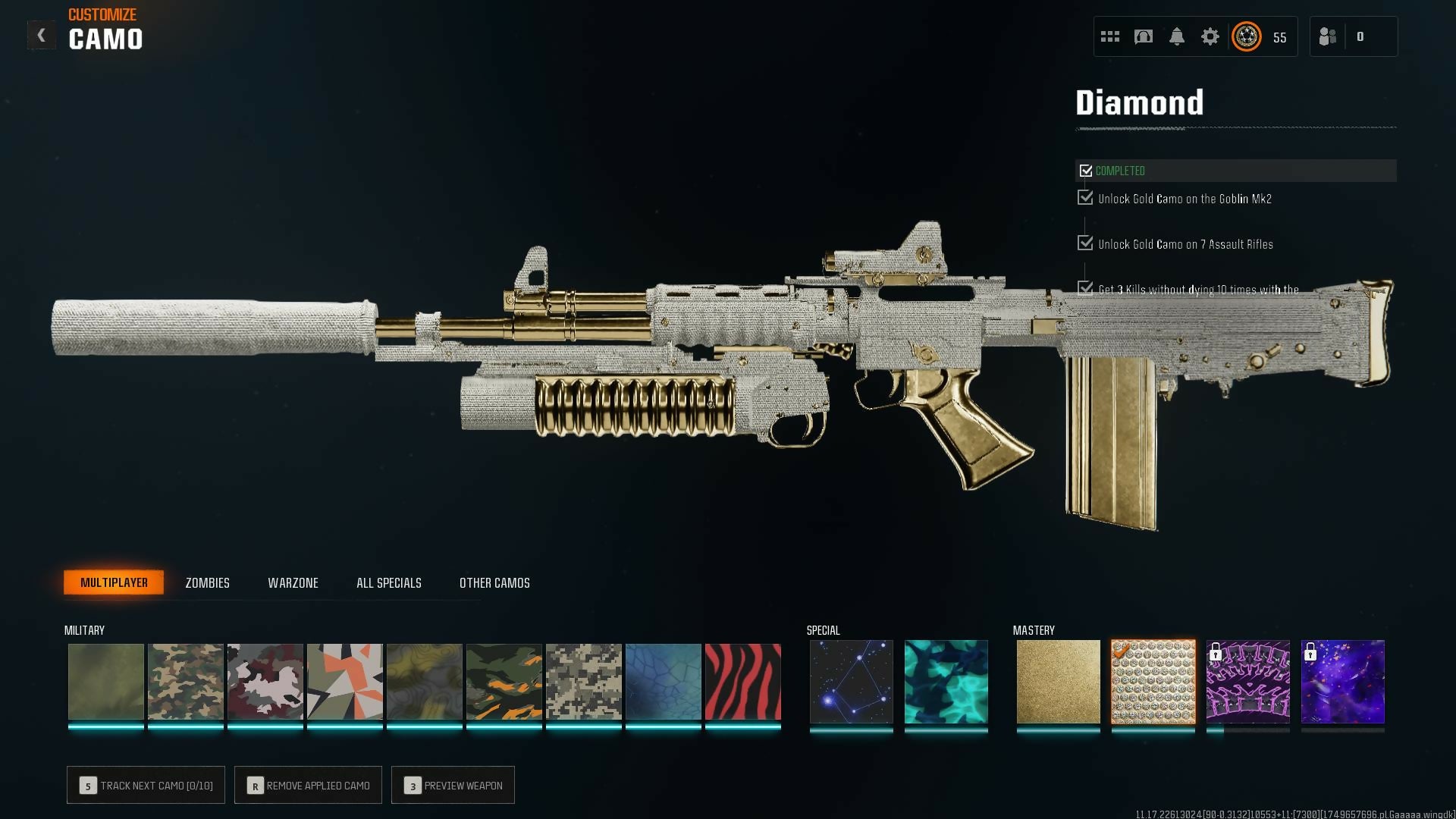Choose the red tiger stripe camo
1456x819 pixels.
click(742, 682)
